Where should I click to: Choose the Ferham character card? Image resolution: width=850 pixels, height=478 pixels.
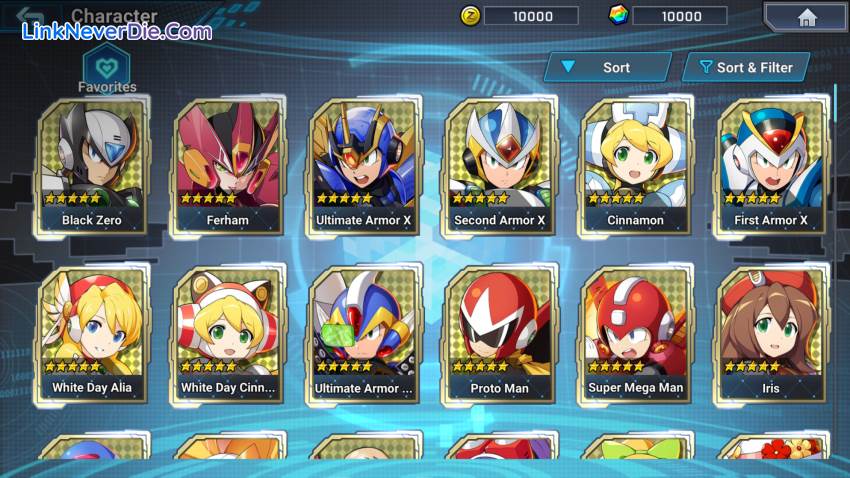pyautogui.click(x=227, y=166)
